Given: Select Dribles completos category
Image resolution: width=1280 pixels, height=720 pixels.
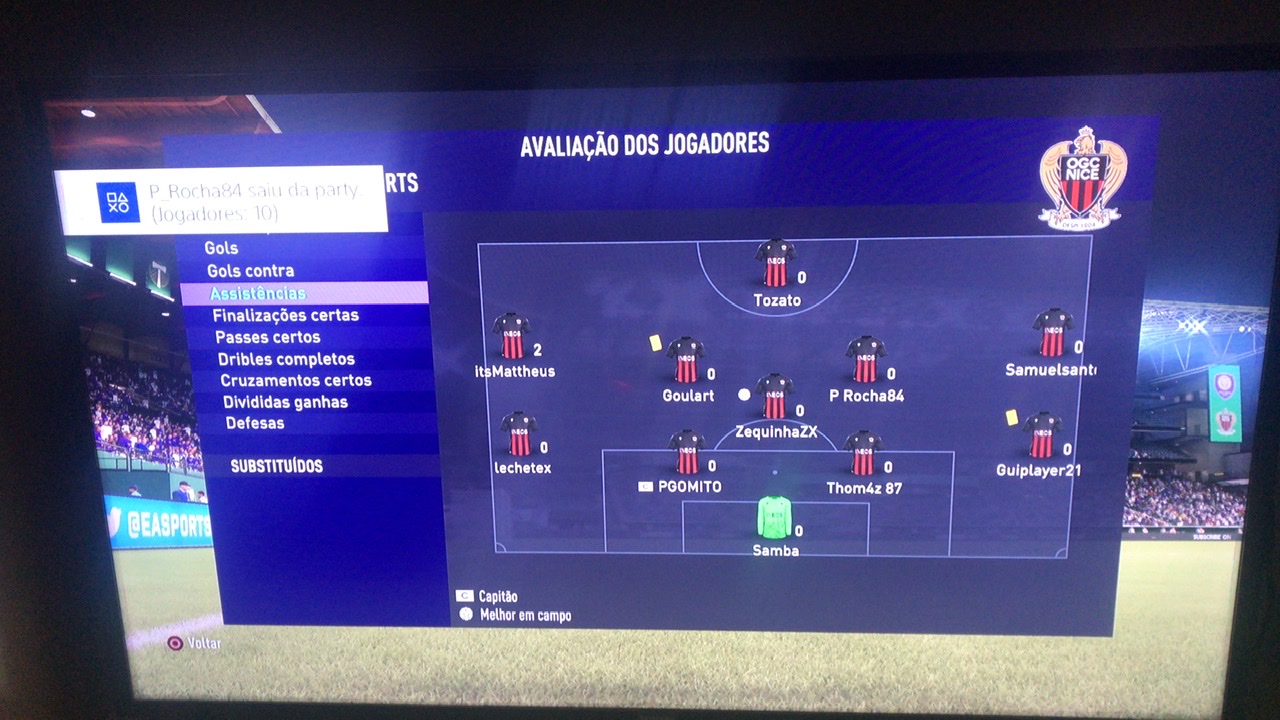Looking at the screenshot, I should pos(286,359).
